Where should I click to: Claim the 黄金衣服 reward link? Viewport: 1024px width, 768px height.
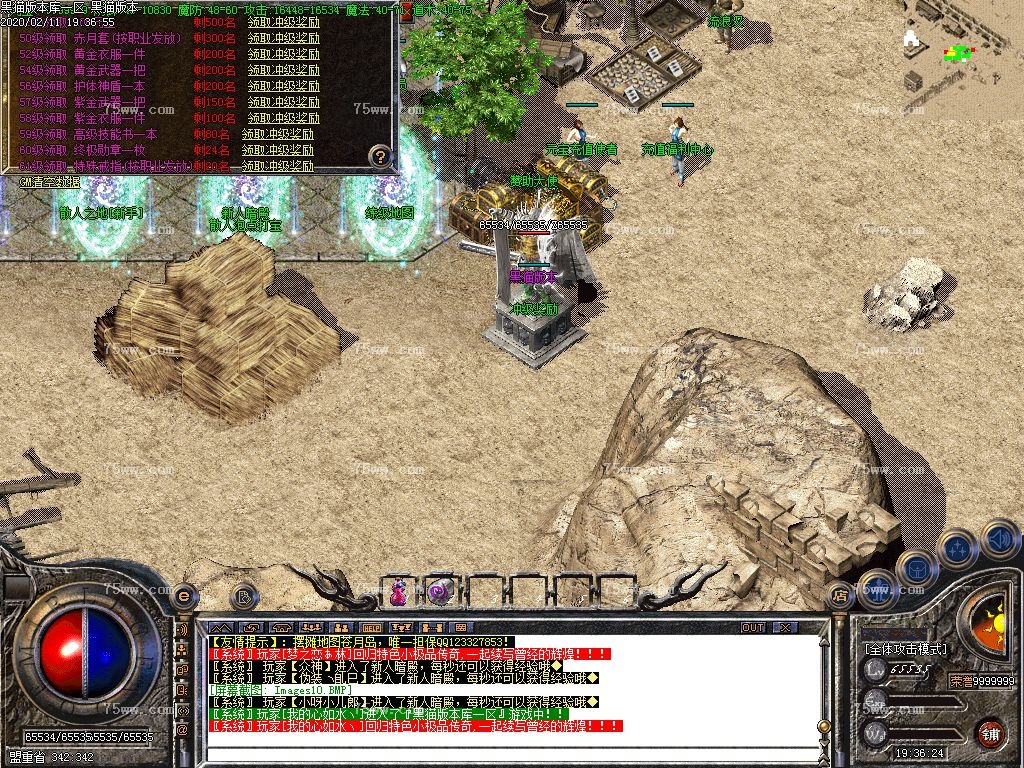(x=283, y=54)
